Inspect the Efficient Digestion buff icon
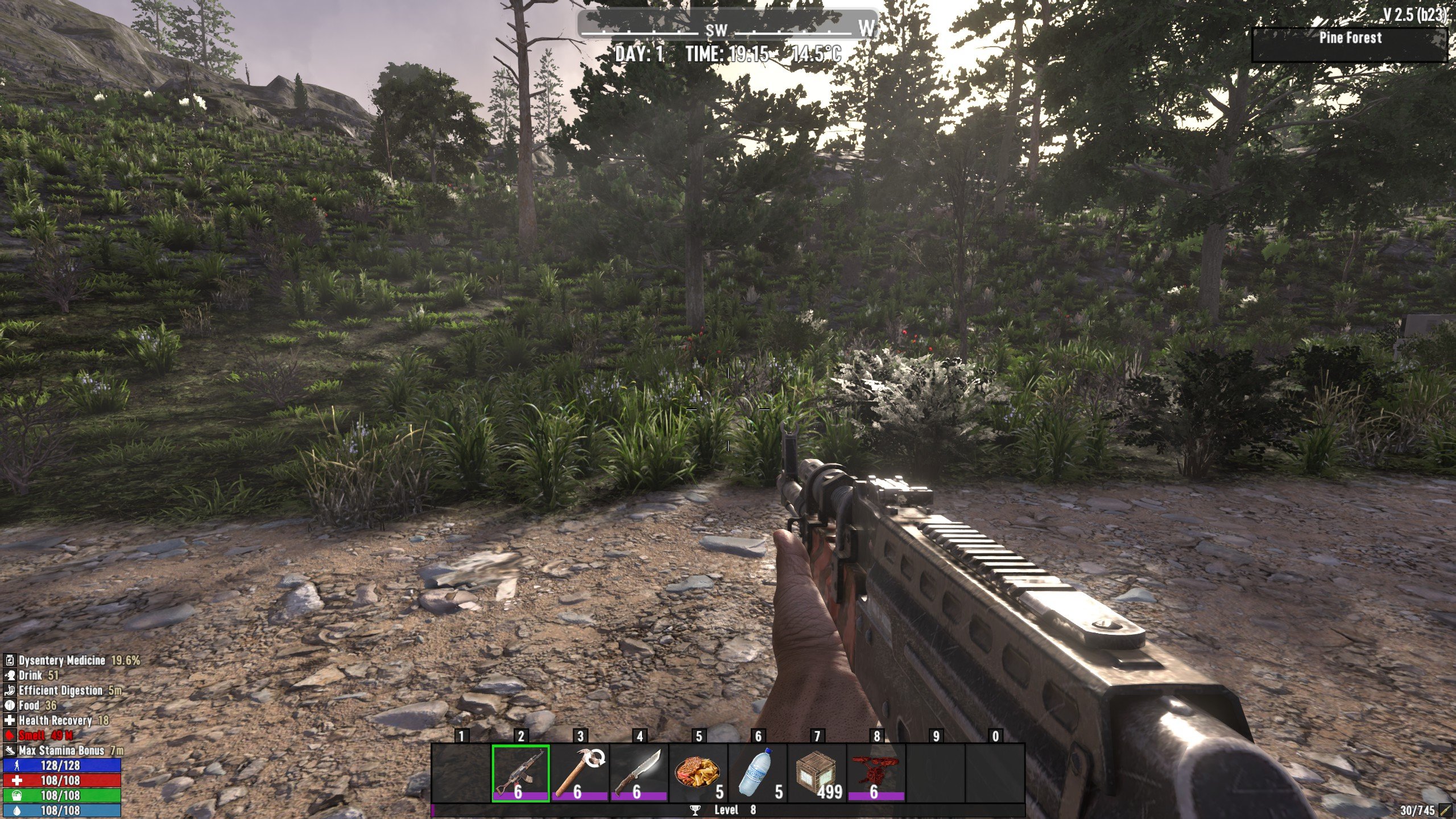 tap(10, 690)
